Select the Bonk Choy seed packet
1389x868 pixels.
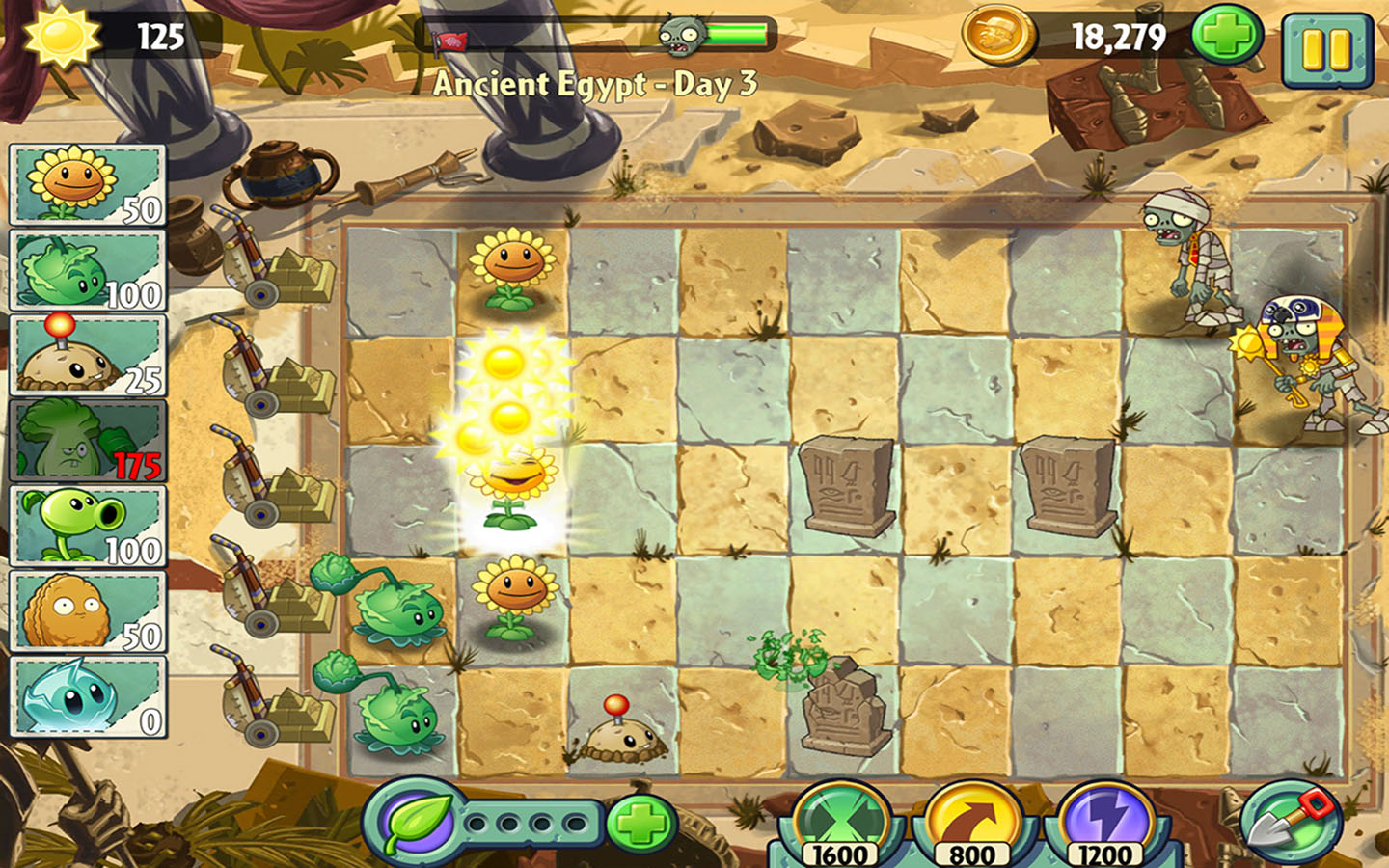pyautogui.click(x=87, y=441)
